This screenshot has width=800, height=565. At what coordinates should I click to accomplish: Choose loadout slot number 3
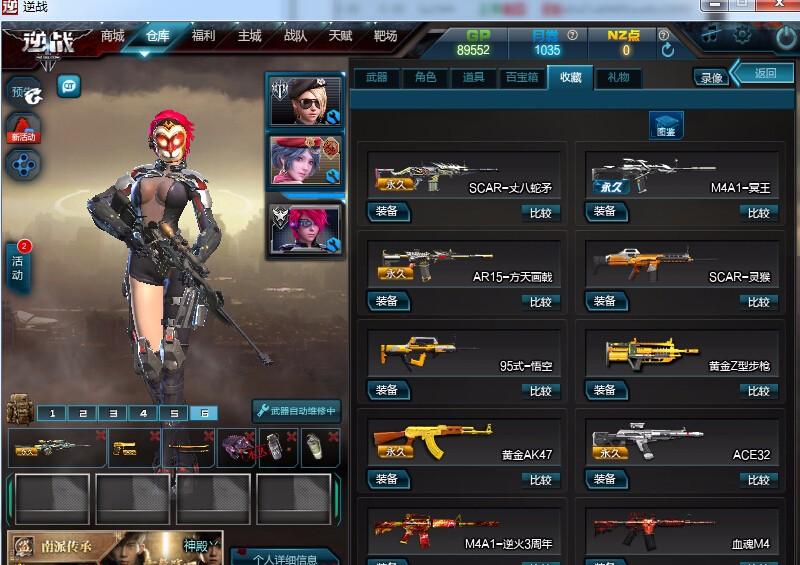point(113,413)
